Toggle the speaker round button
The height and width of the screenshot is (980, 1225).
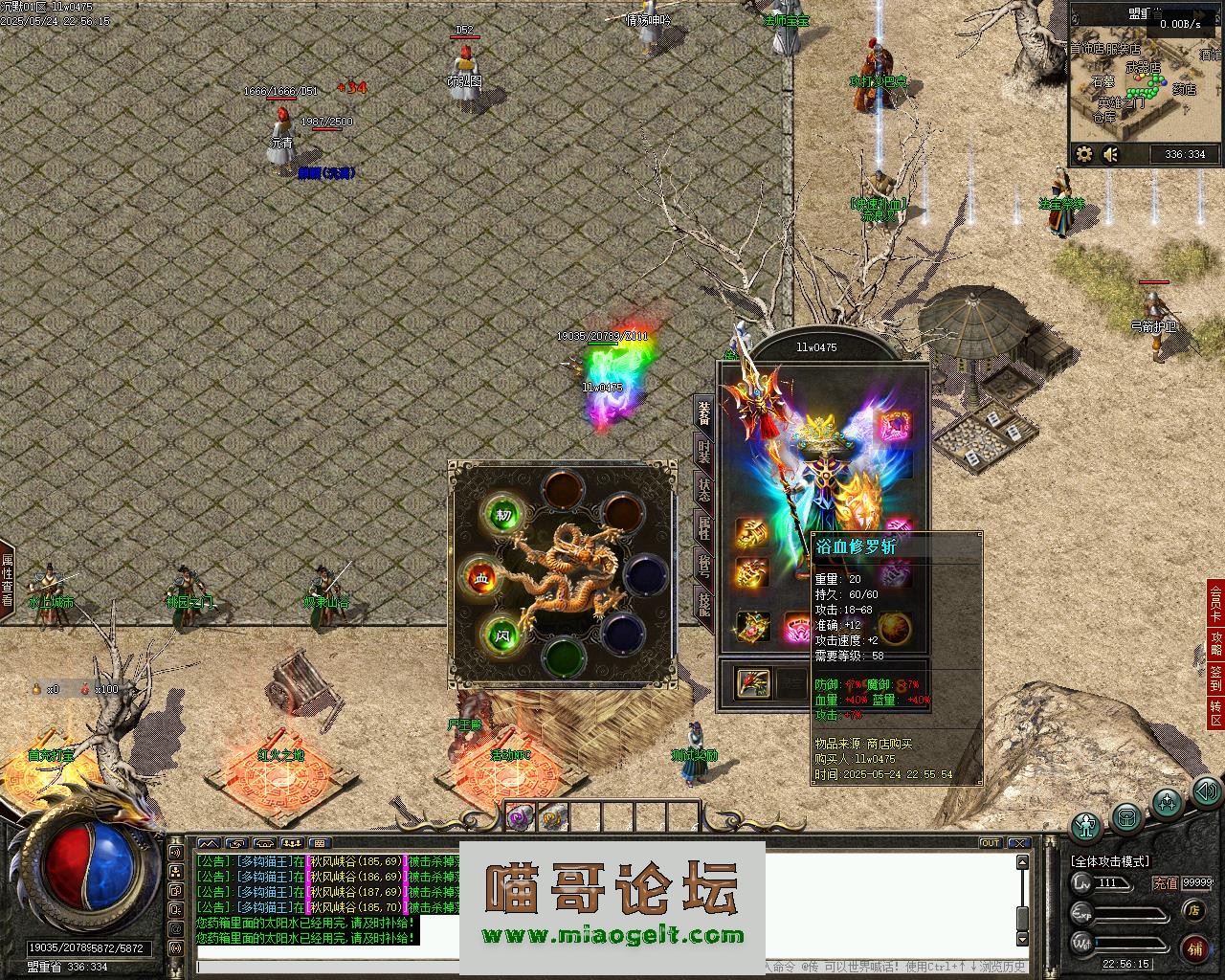click(x=1207, y=791)
